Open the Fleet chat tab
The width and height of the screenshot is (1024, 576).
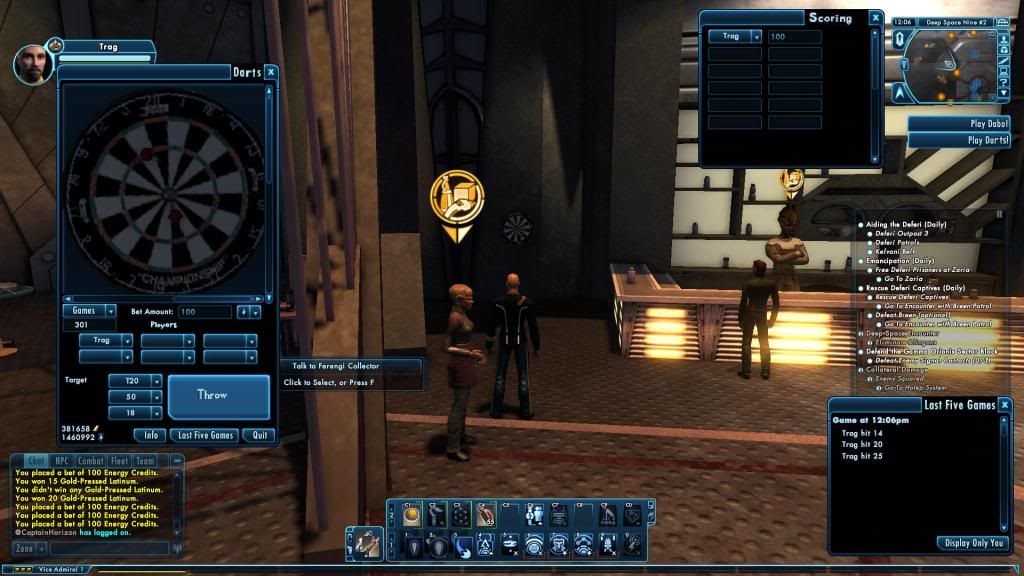120,461
